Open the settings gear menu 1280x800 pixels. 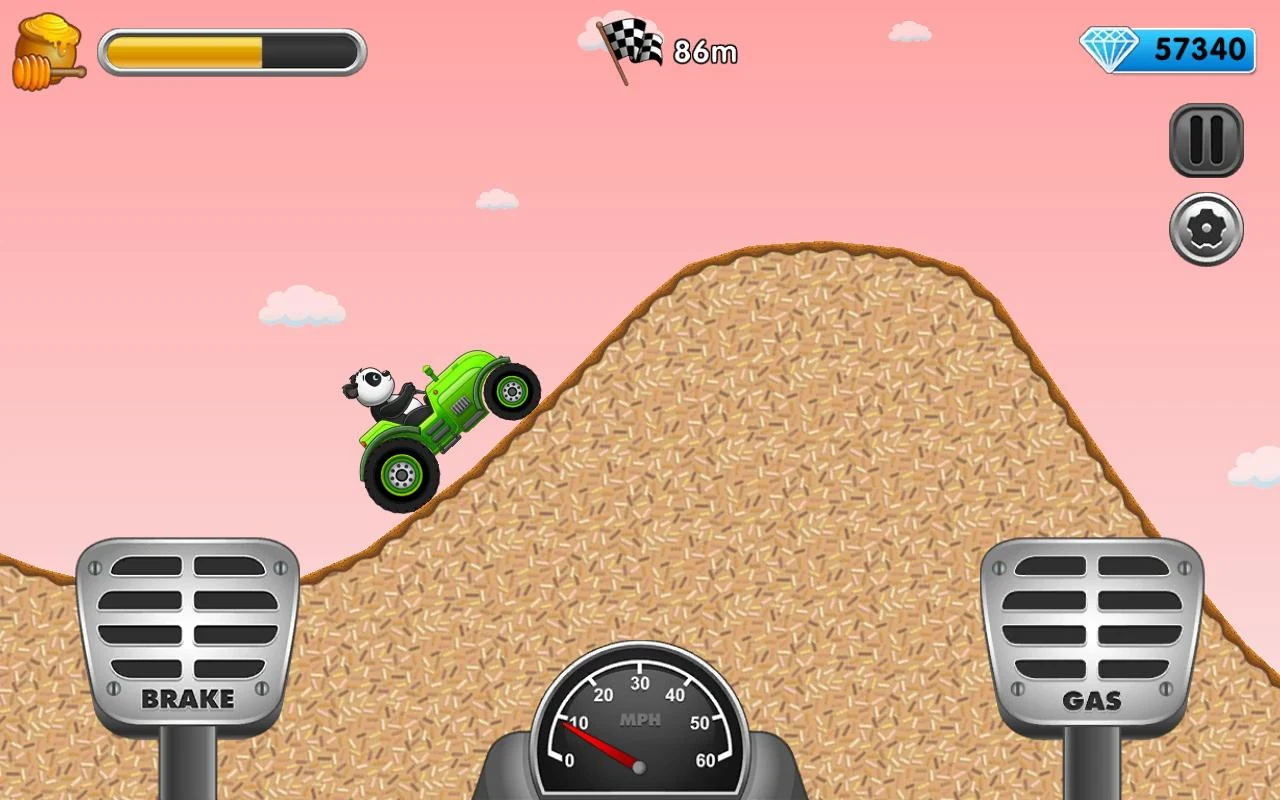tap(1205, 230)
